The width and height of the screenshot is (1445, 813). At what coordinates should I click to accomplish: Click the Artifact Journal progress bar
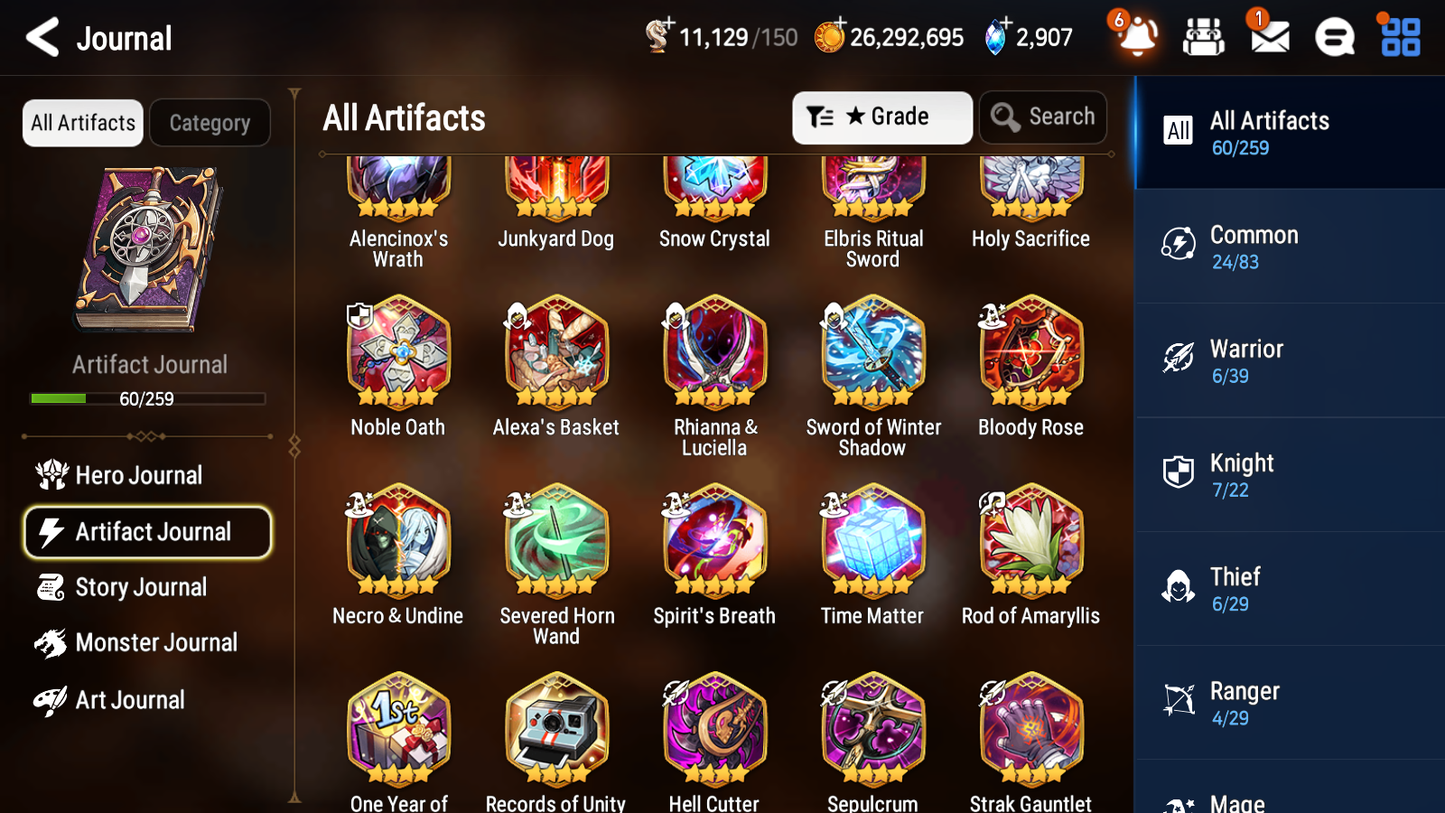[149, 398]
